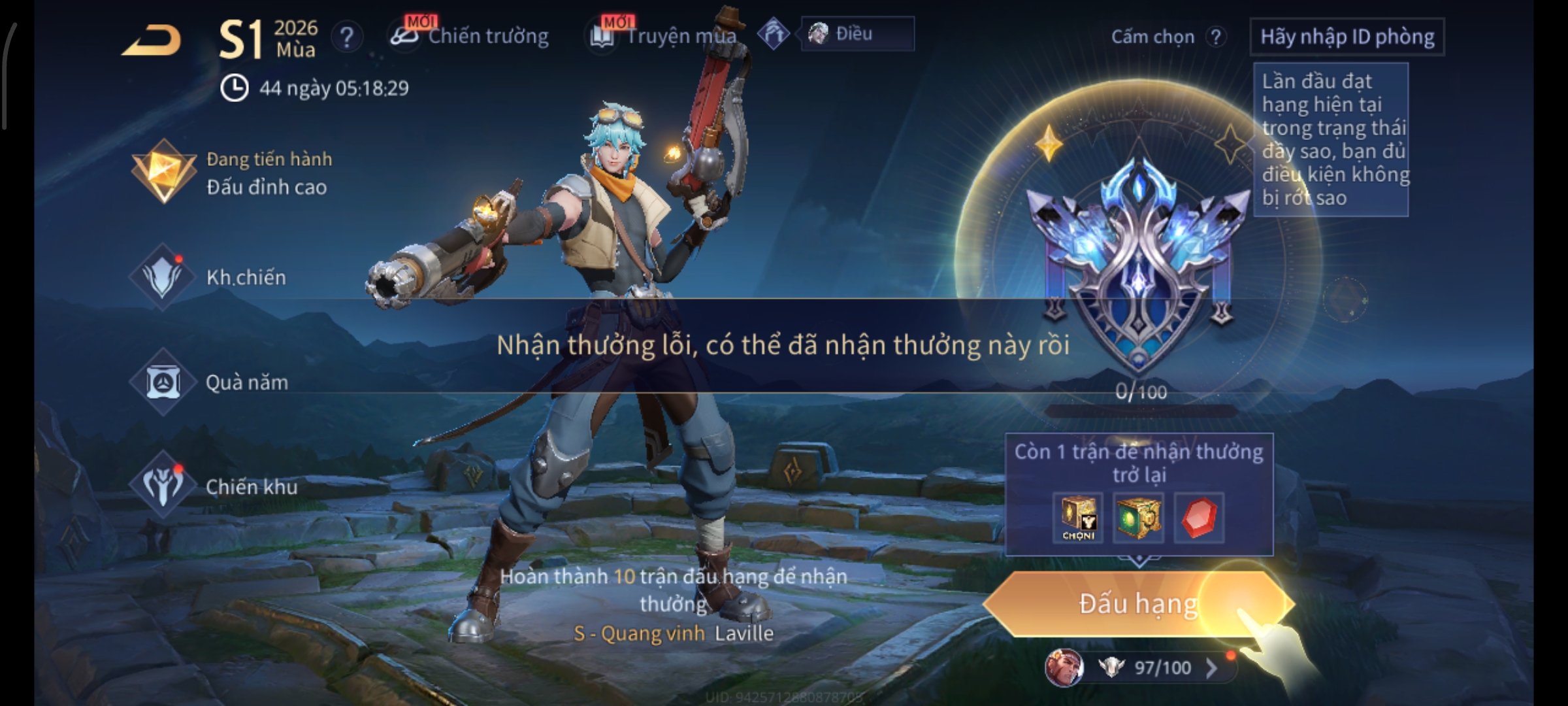Go back using the golden arrow
This screenshot has height=706, width=1568.
pos(152,41)
